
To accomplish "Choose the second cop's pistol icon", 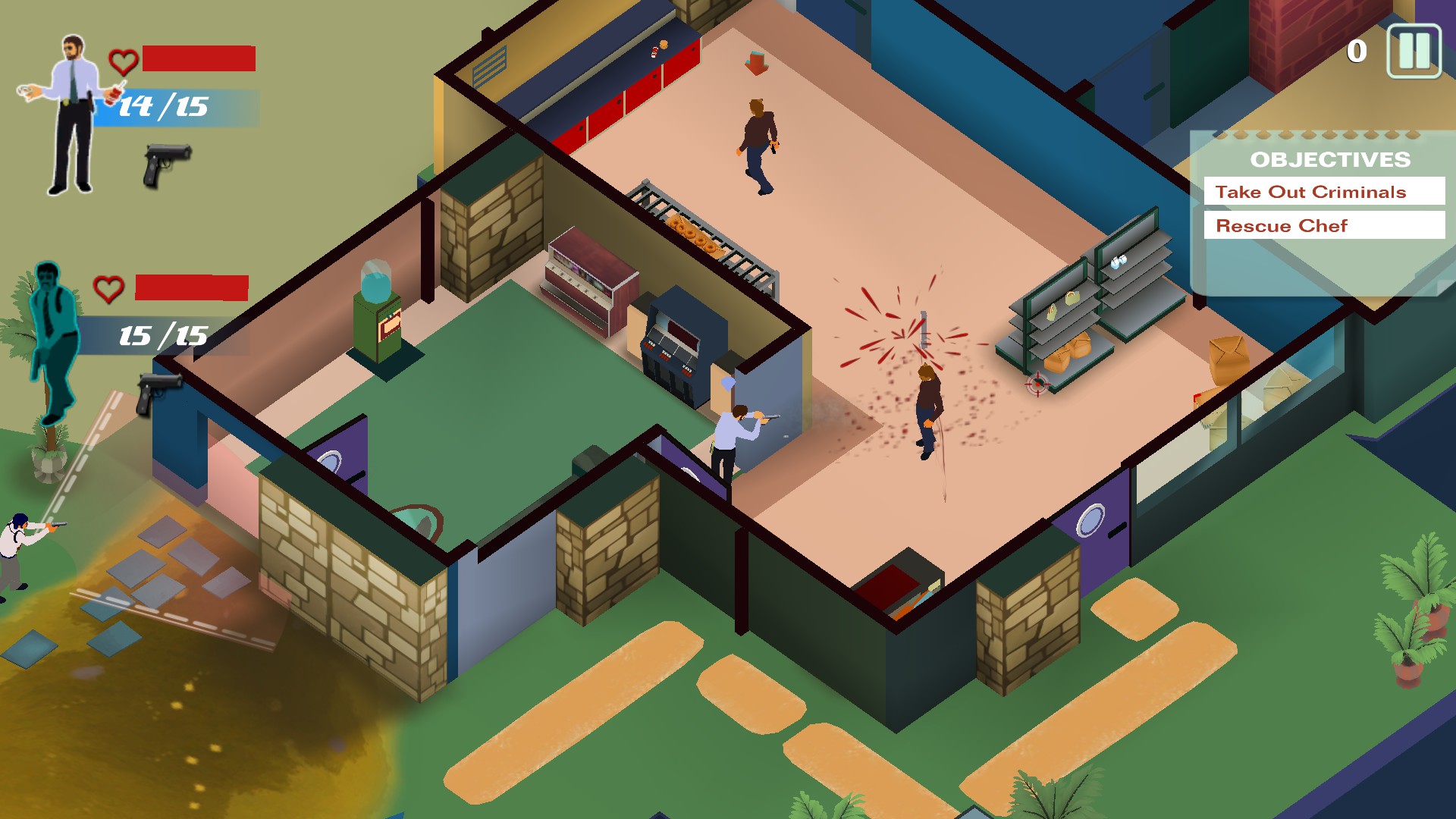I will click(x=158, y=391).
